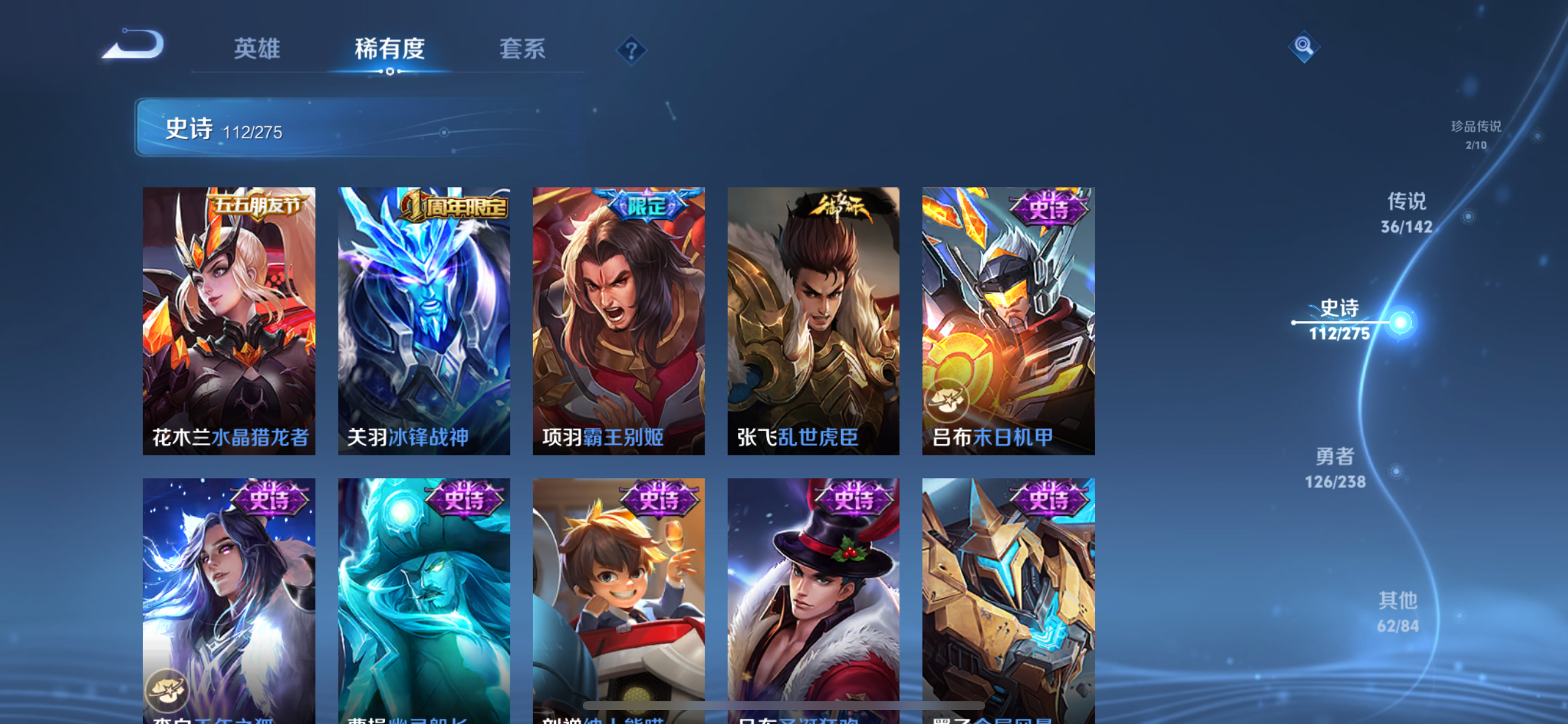Open the search magnifier icon
The image size is (1568, 724).
tap(1304, 47)
